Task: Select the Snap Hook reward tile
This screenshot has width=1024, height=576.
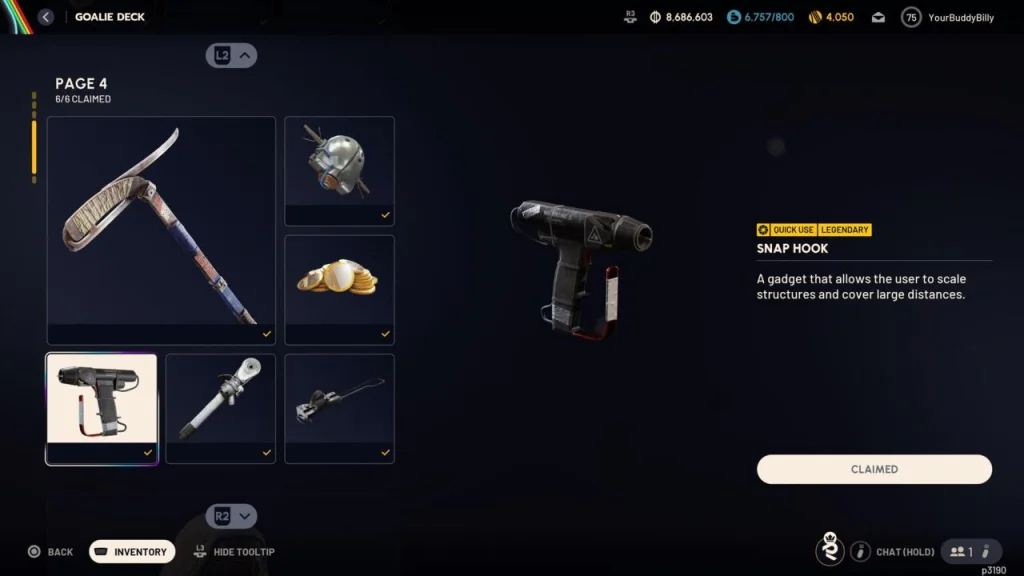Action: pyautogui.click(x=101, y=408)
